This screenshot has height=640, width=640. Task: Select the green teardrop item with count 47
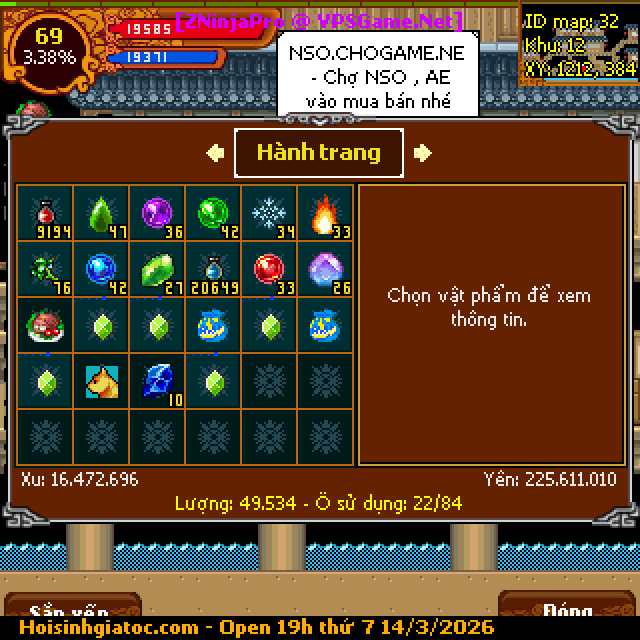(x=101, y=213)
